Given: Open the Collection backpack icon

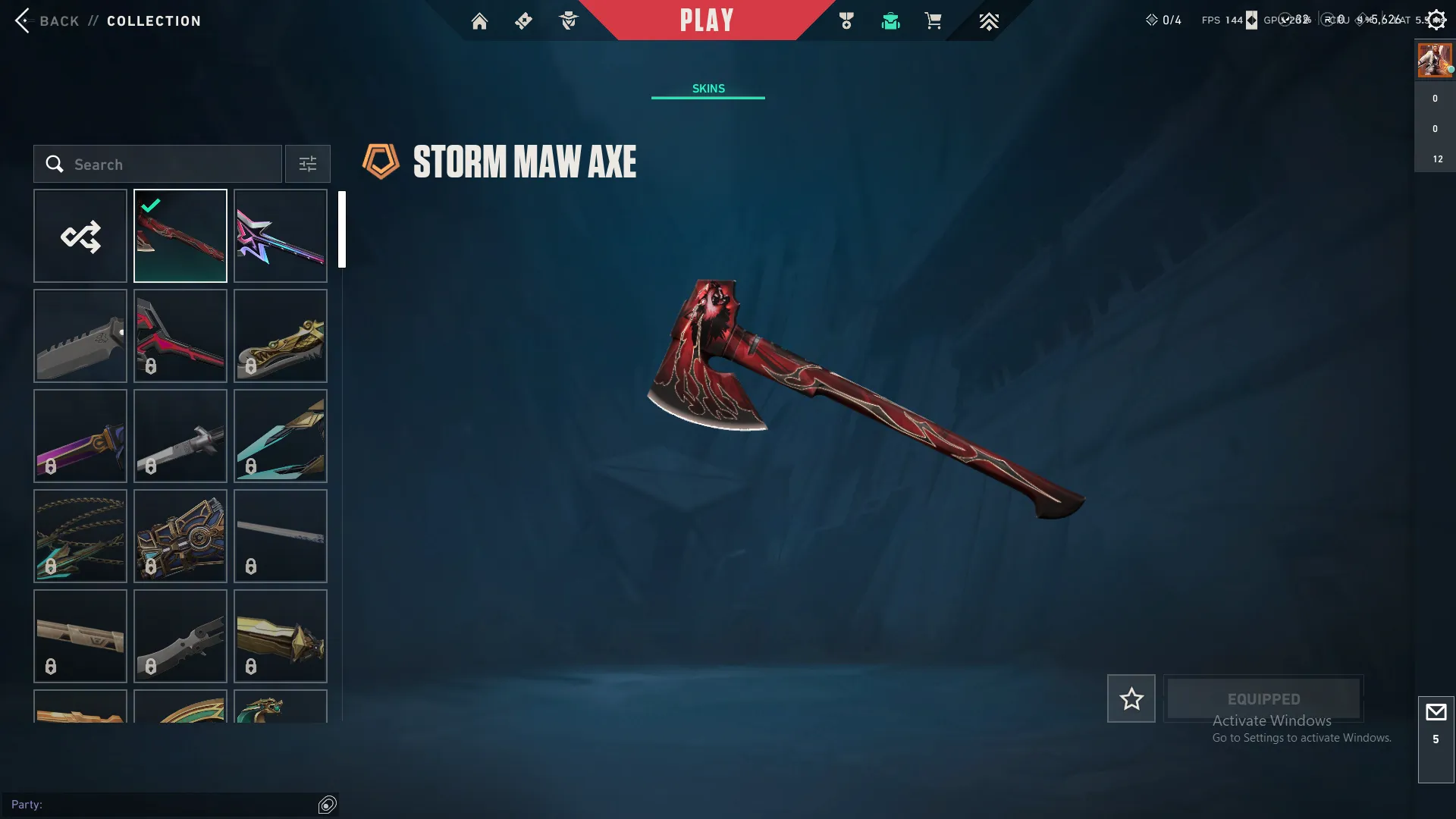Looking at the screenshot, I should coord(890,20).
